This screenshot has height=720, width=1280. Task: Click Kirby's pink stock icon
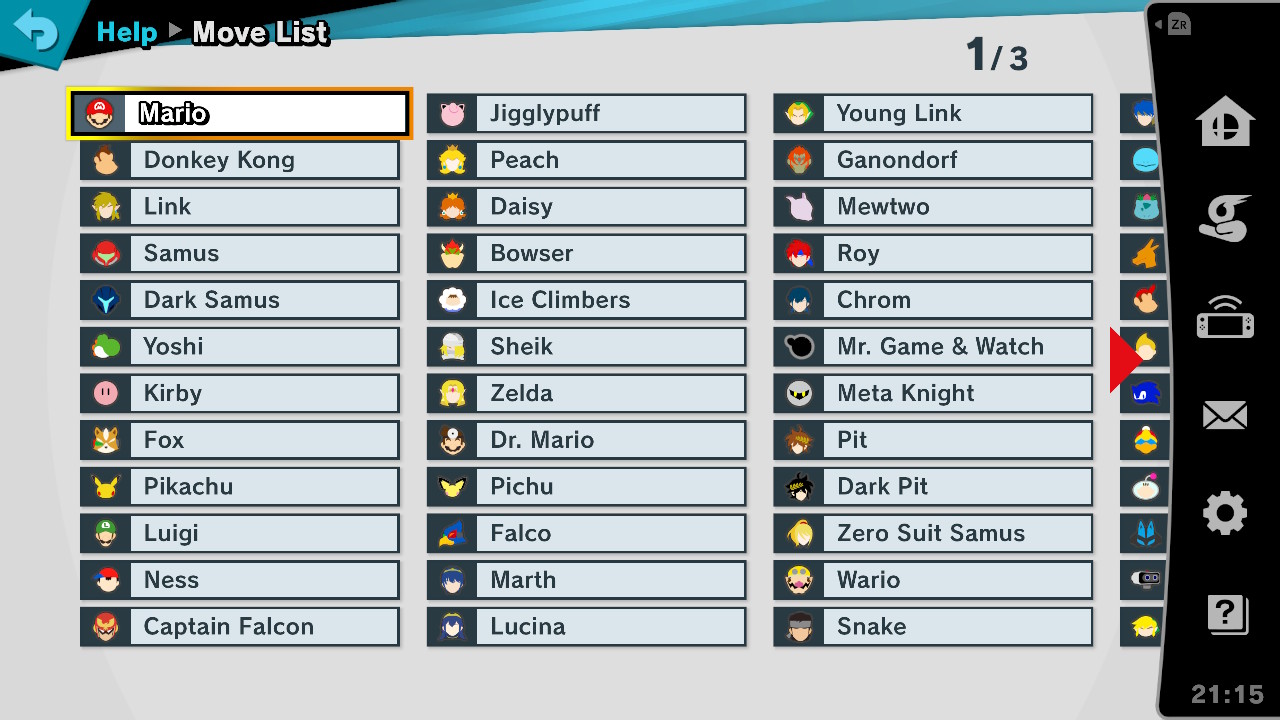tap(104, 393)
